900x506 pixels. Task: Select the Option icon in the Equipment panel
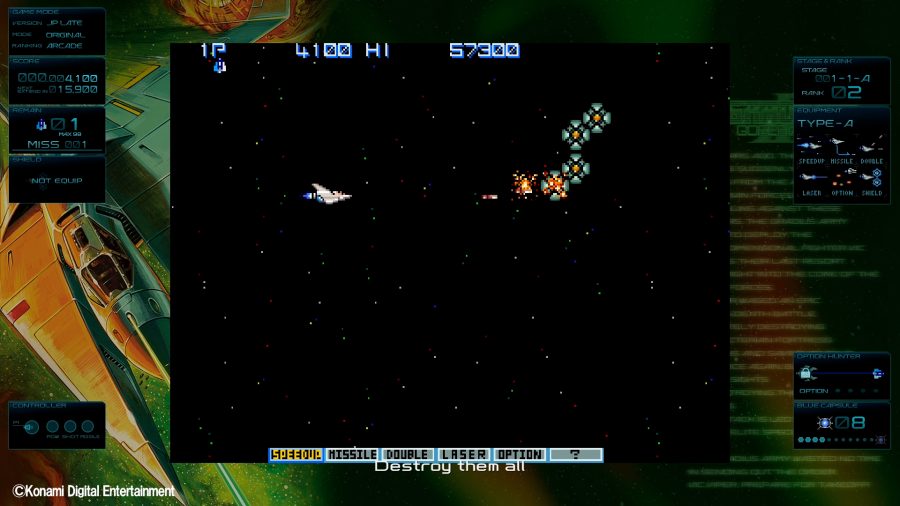click(842, 177)
